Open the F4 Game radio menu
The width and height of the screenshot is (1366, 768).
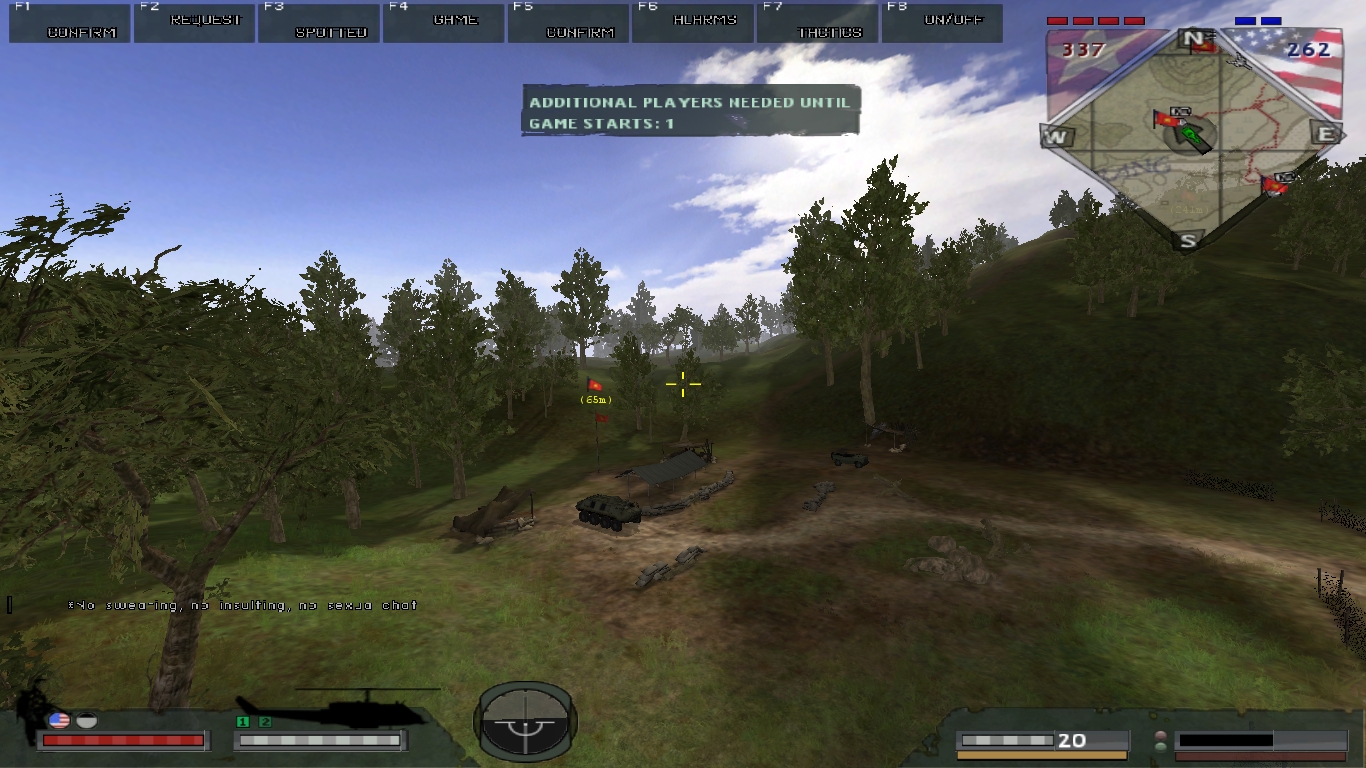pos(444,23)
